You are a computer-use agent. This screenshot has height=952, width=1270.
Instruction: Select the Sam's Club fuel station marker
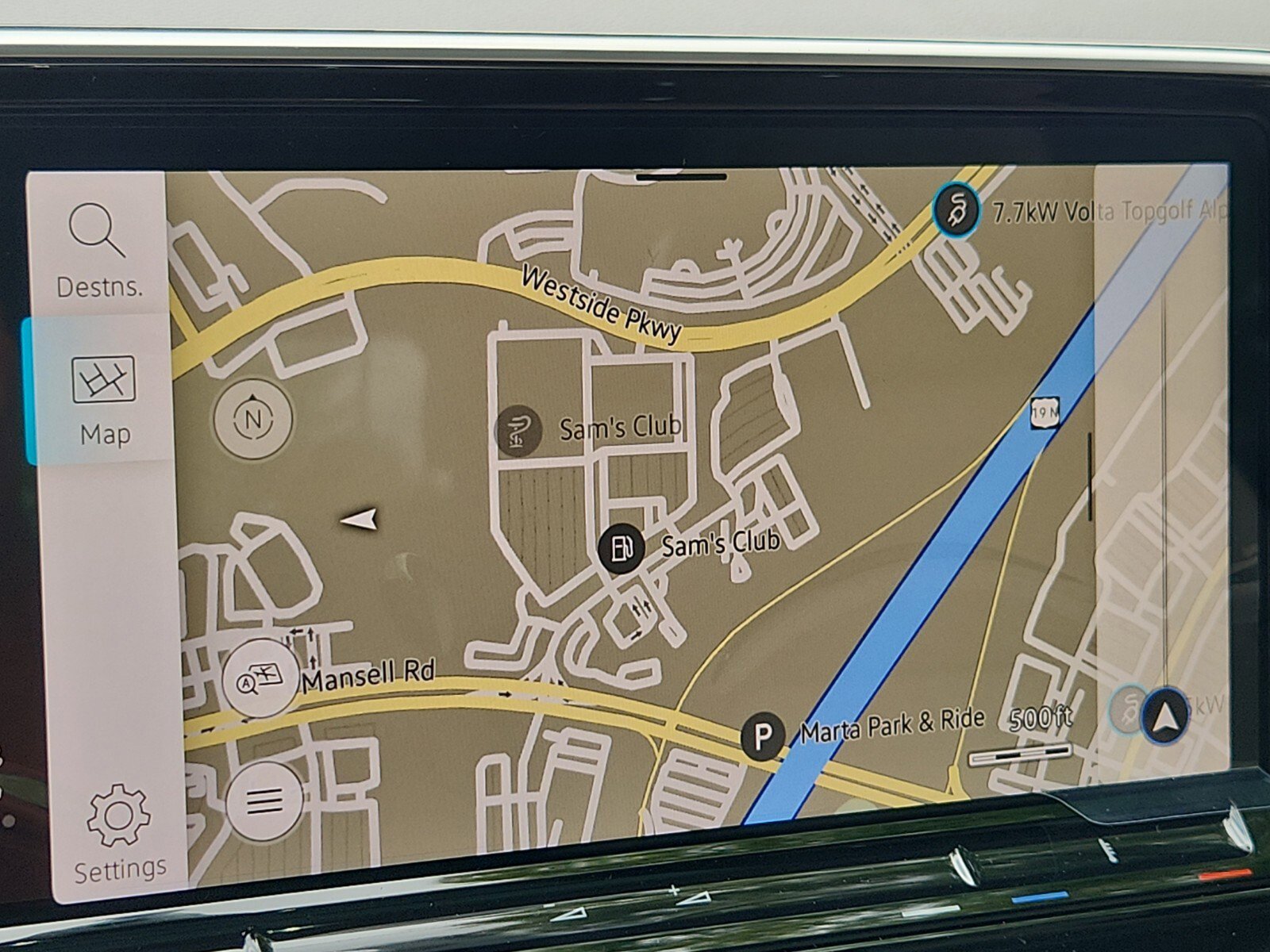[x=621, y=547]
